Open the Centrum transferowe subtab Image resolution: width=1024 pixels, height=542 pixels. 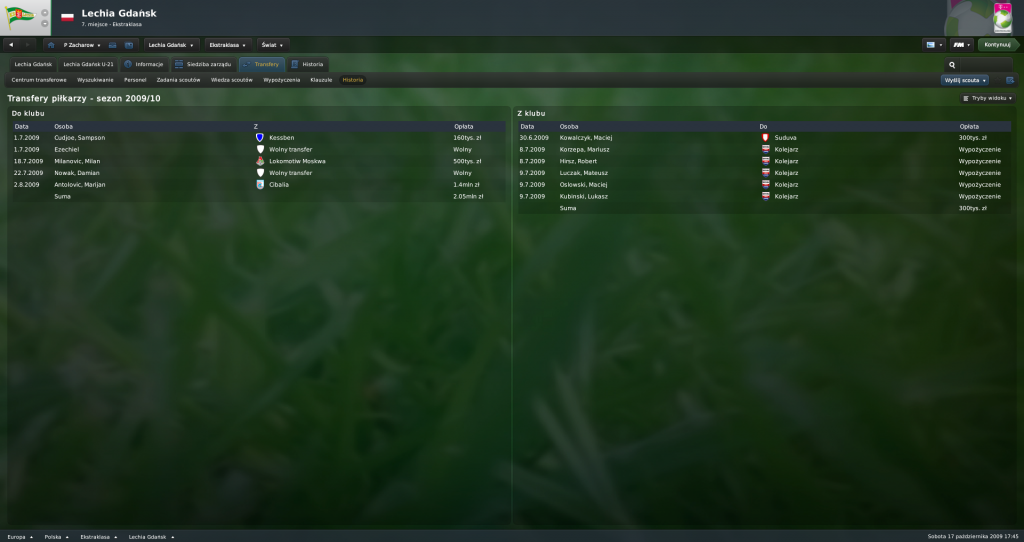[39, 79]
